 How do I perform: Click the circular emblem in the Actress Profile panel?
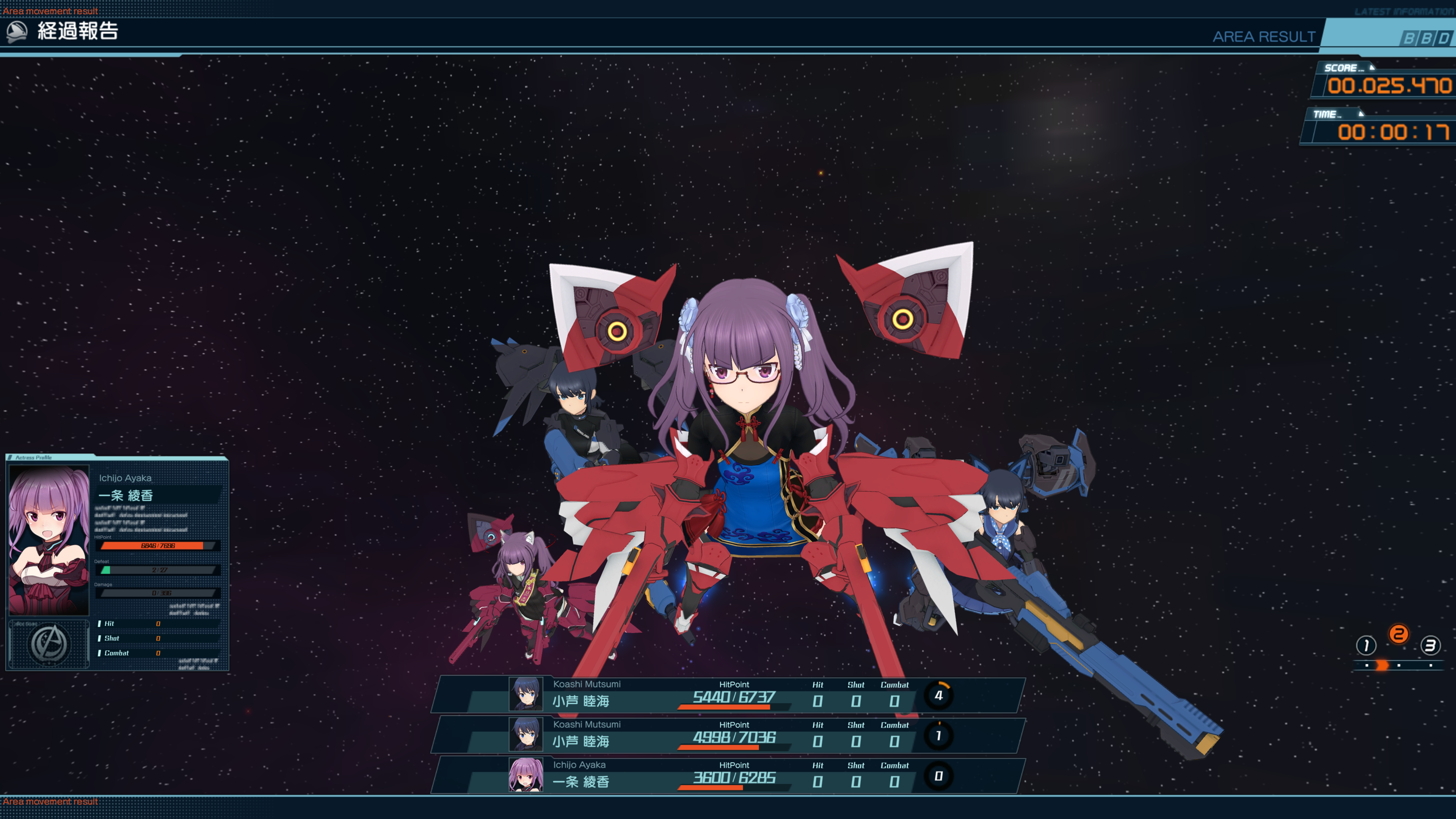coord(50,644)
